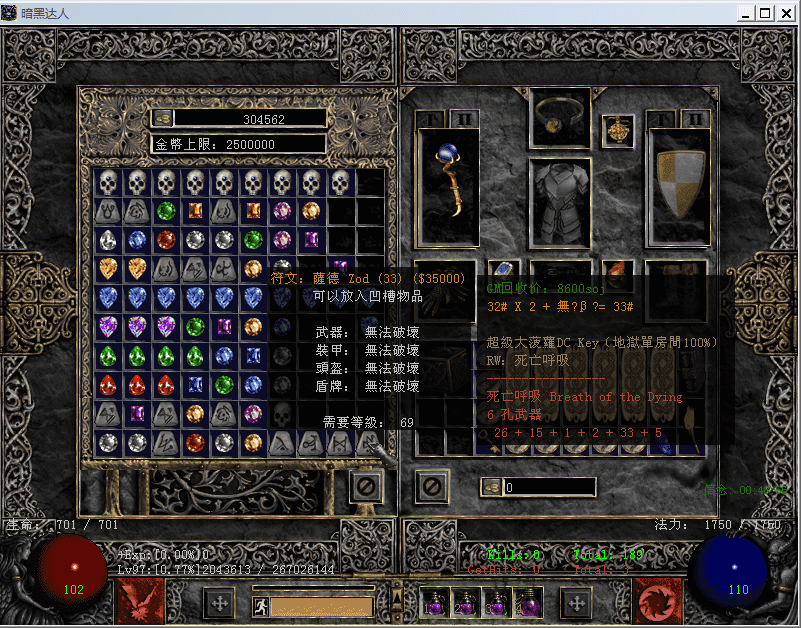Expand the mini menu arrow above belt
Image resolution: width=801 pixels, height=628 pixels.
[397, 599]
